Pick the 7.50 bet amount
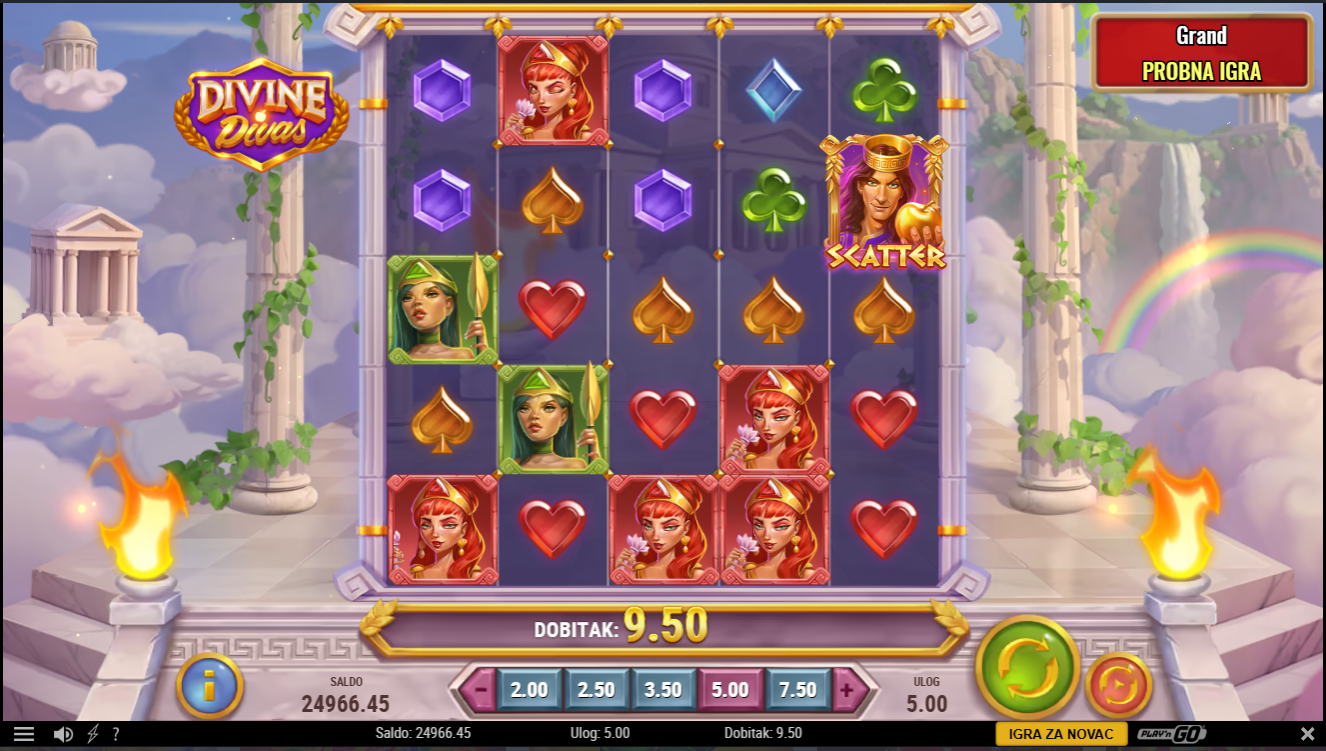The width and height of the screenshot is (1326, 751). (797, 690)
